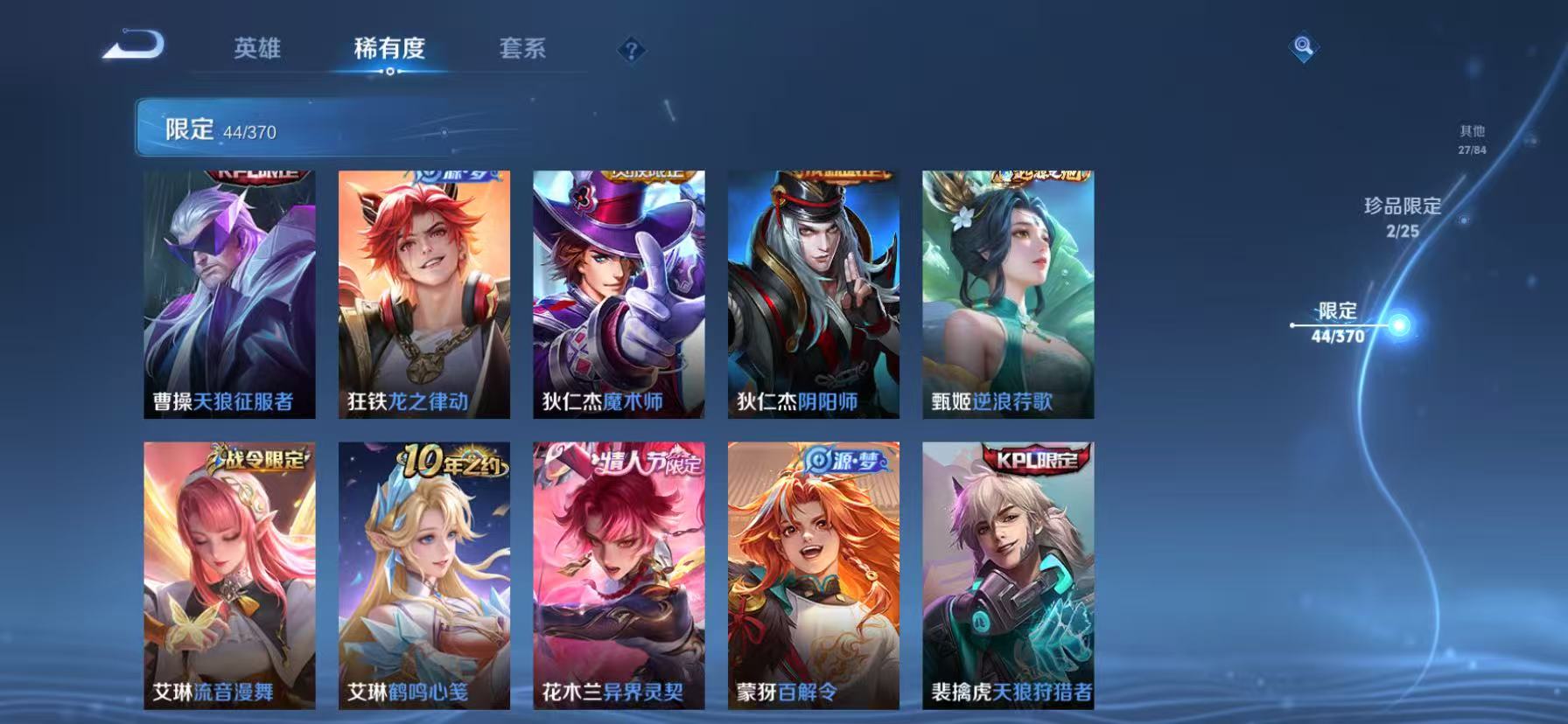This screenshot has height=724, width=1568.
Task: Switch to the 套系 tab
Action: click(522, 50)
